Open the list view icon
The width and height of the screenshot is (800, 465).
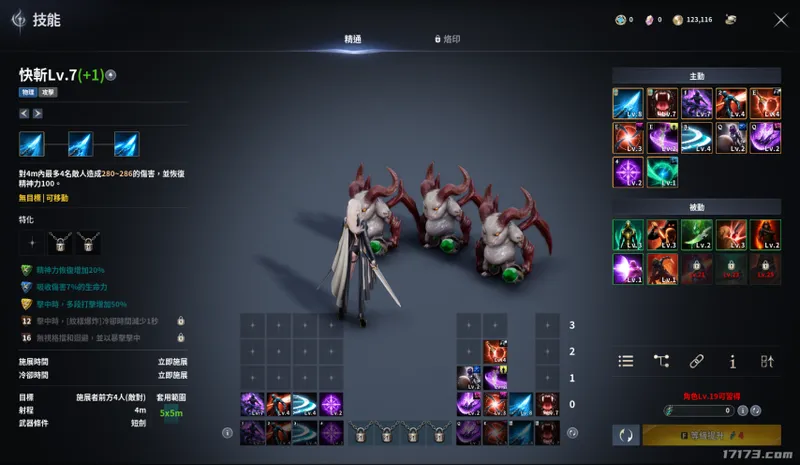pos(626,361)
